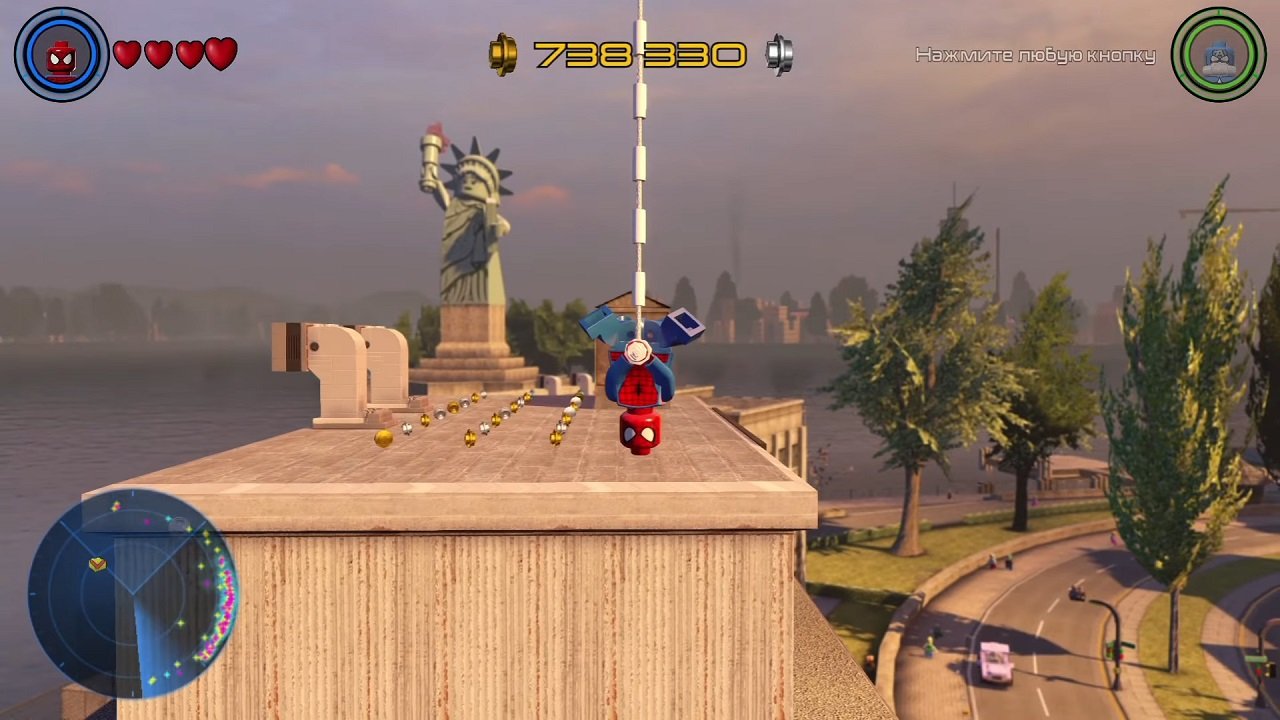Select the Spider-Man character portrait
This screenshot has width=1280, height=720.
point(61,55)
